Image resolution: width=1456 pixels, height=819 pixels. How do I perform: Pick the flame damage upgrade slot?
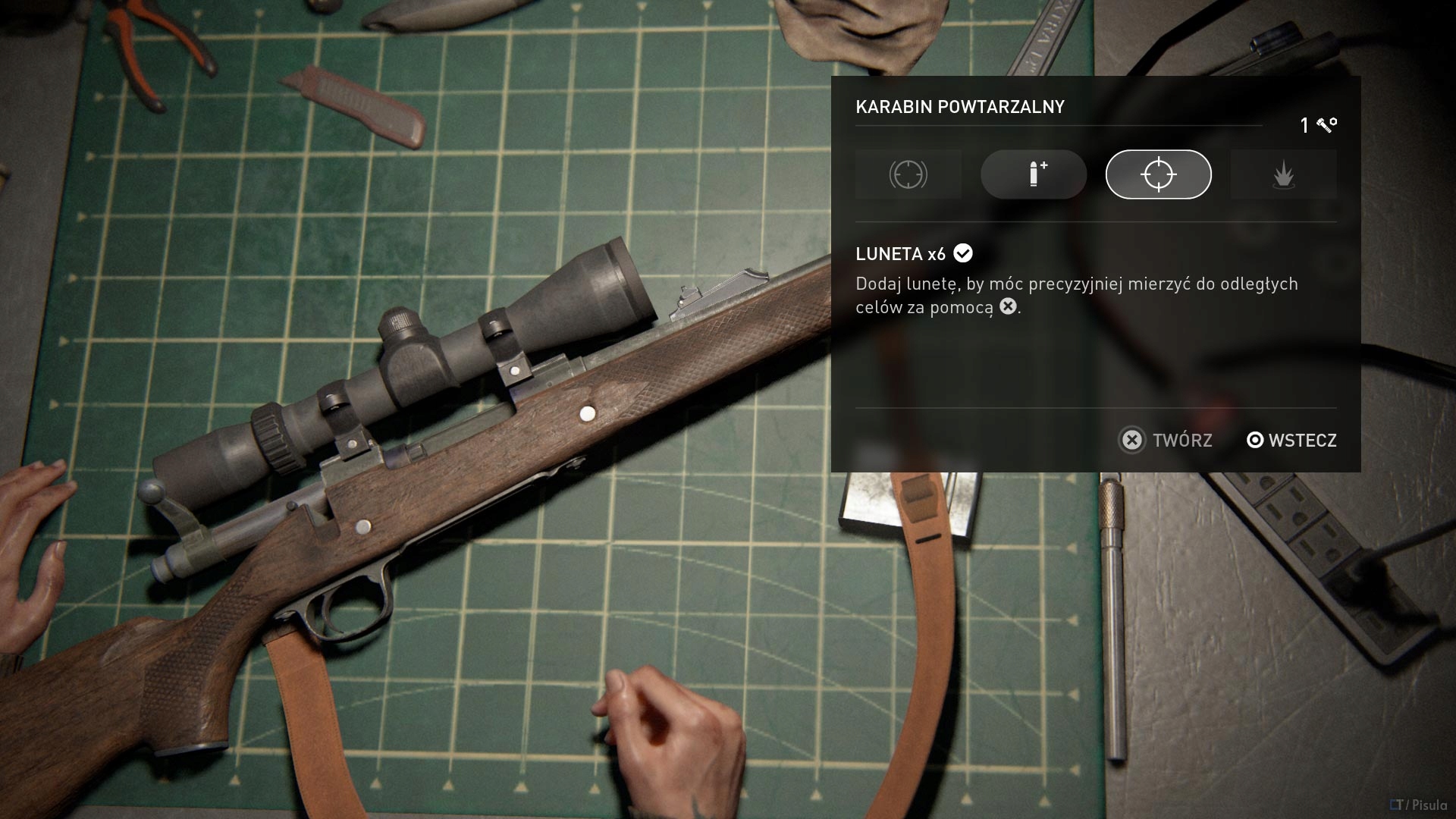tap(1283, 174)
